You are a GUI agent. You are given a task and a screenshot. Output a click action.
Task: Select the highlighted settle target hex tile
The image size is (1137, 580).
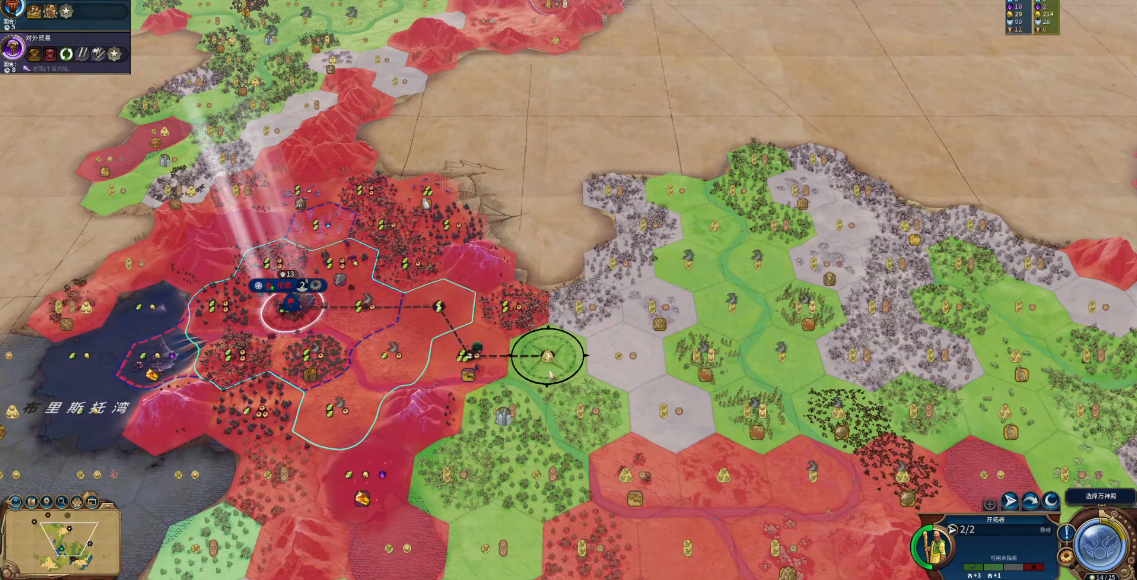pyautogui.click(x=547, y=355)
